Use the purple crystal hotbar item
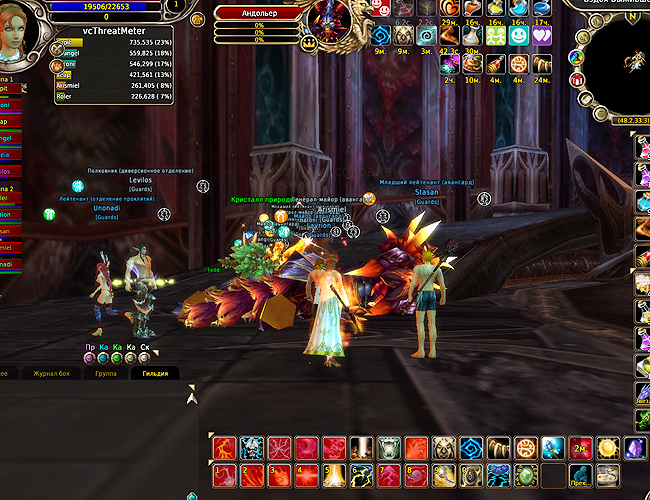650x500 pixels. click(634, 448)
